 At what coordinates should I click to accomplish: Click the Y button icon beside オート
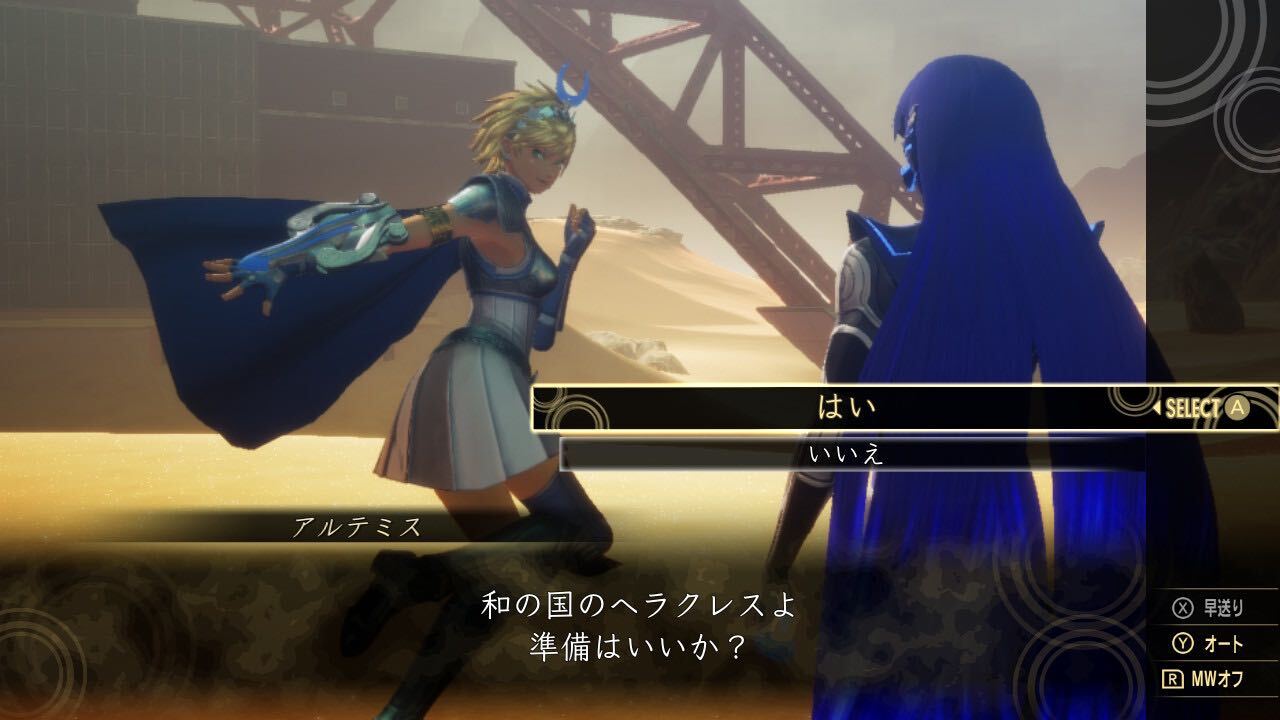tap(1184, 643)
